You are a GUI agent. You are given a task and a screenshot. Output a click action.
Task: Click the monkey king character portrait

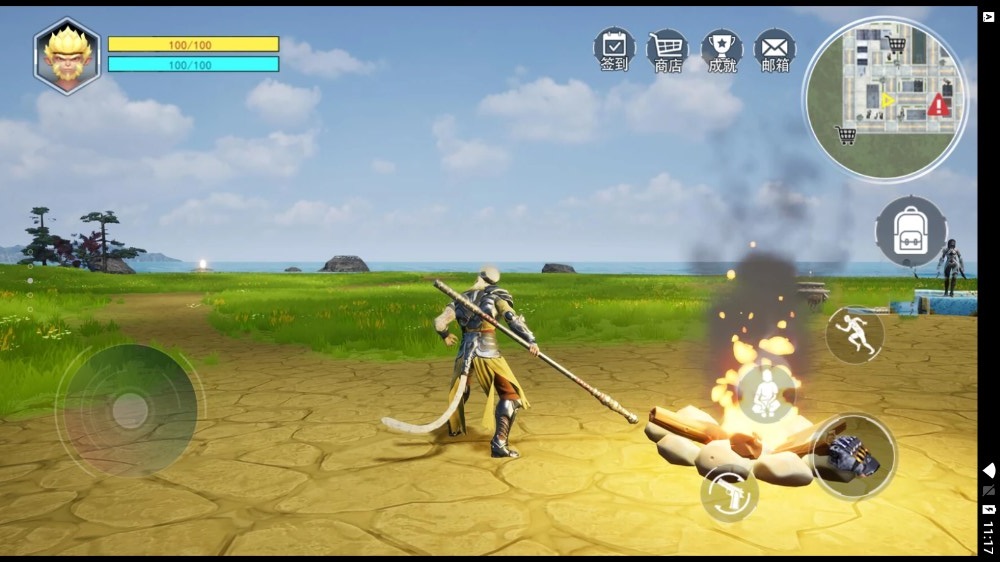[67, 56]
